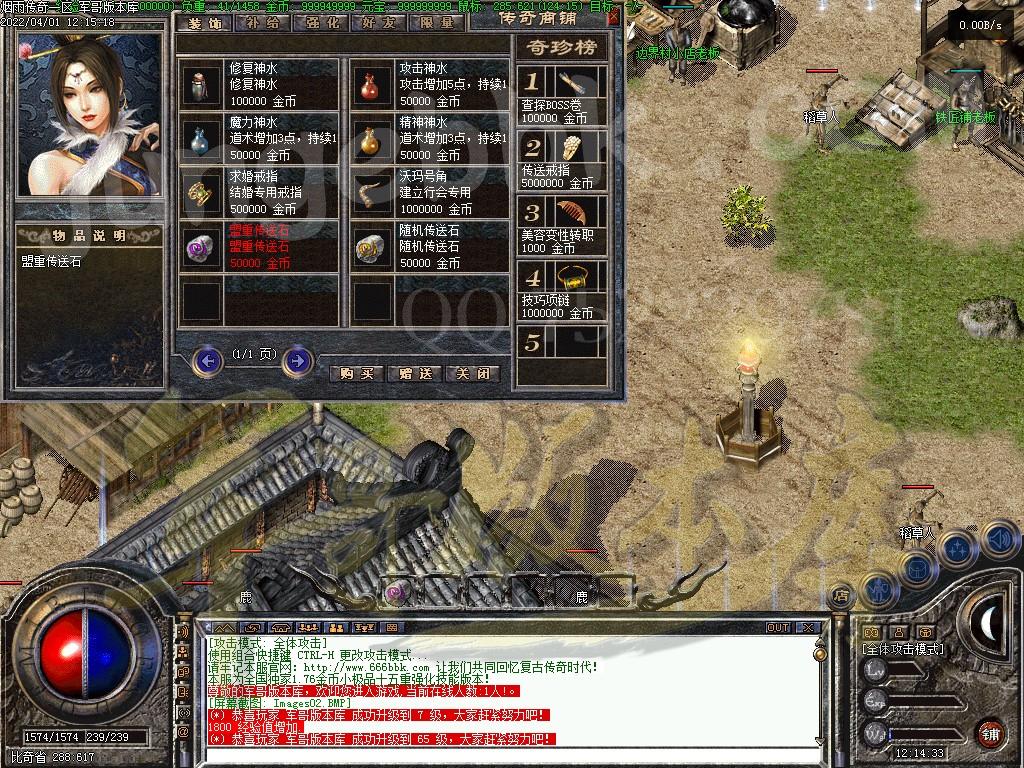Viewport: 1024px width, 768px height.
Task: Click the OUT button above chat
Action: (778, 628)
